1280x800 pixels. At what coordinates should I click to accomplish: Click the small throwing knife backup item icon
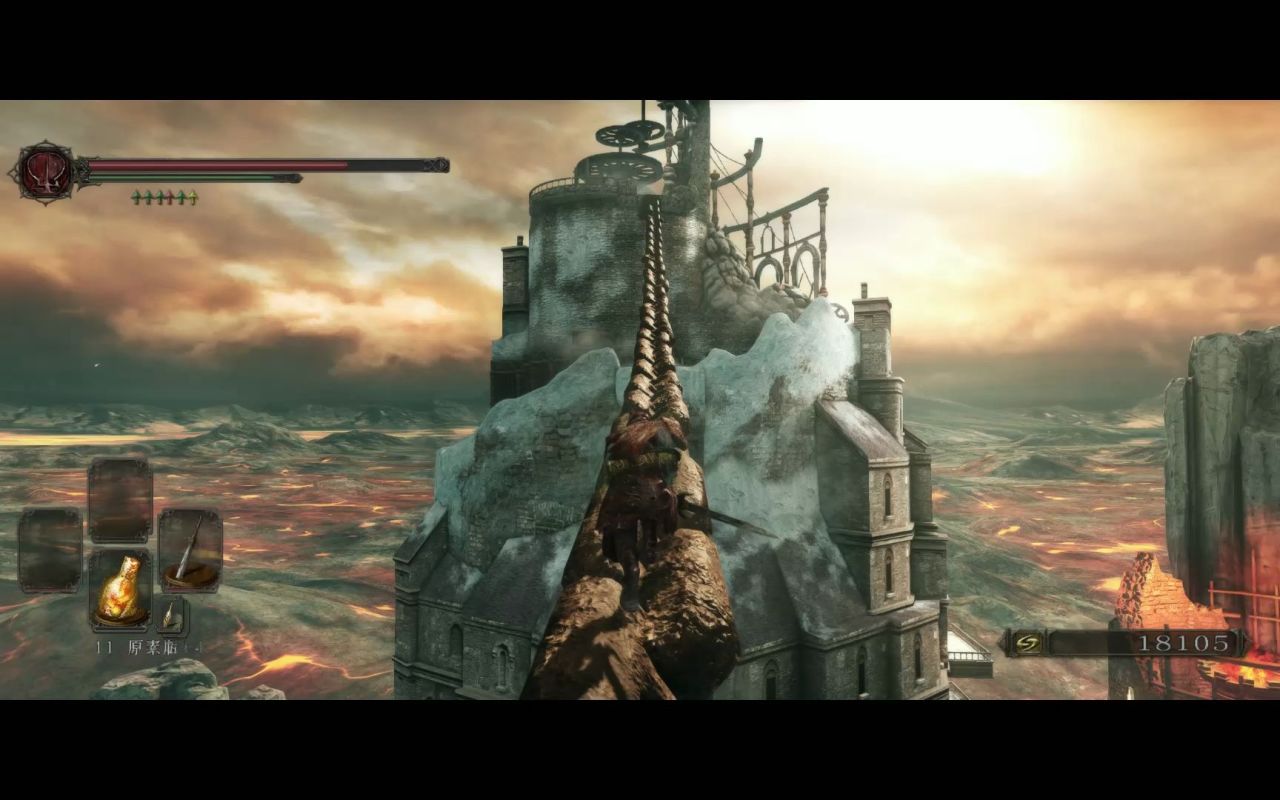171,614
